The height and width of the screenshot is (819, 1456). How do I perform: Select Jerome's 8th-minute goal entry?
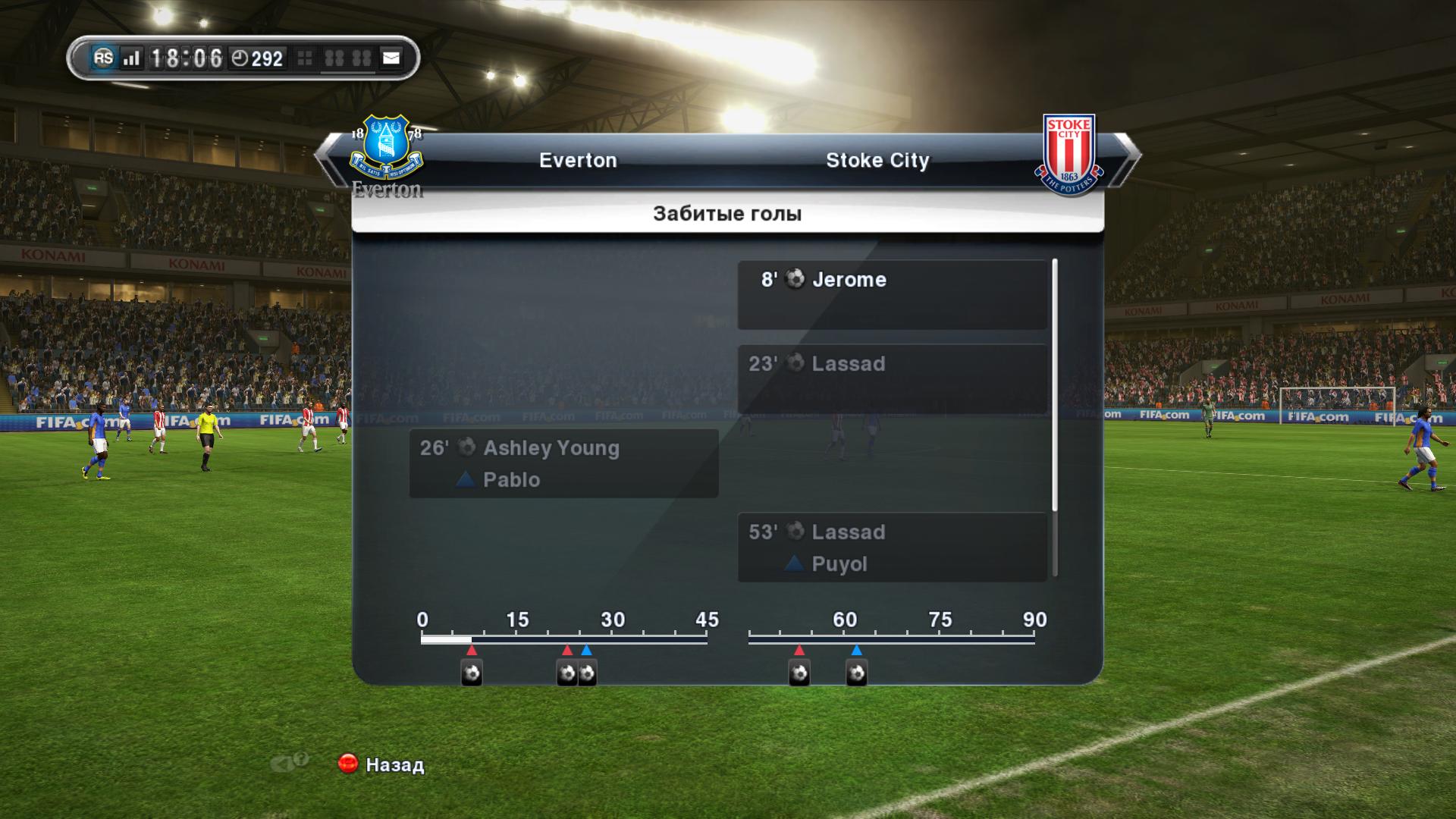[x=892, y=294]
